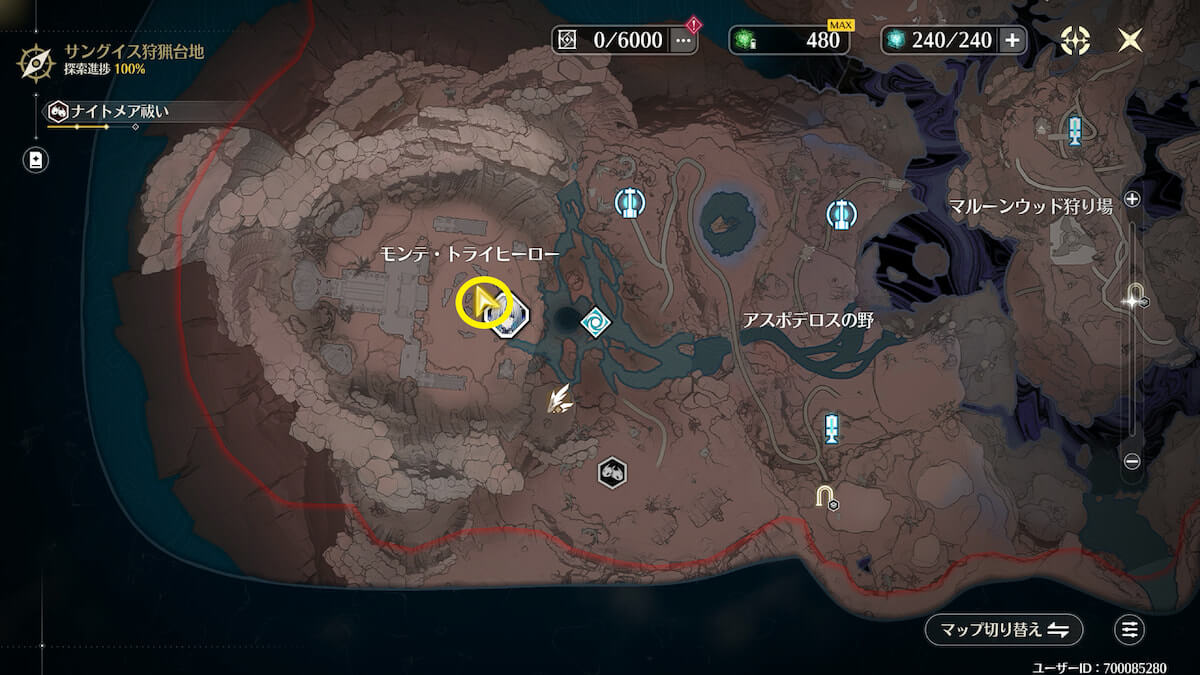Pick the beacon near マルーンウッド狩り場
Image resolution: width=1200 pixels, height=675 pixels.
tap(1075, 130)
